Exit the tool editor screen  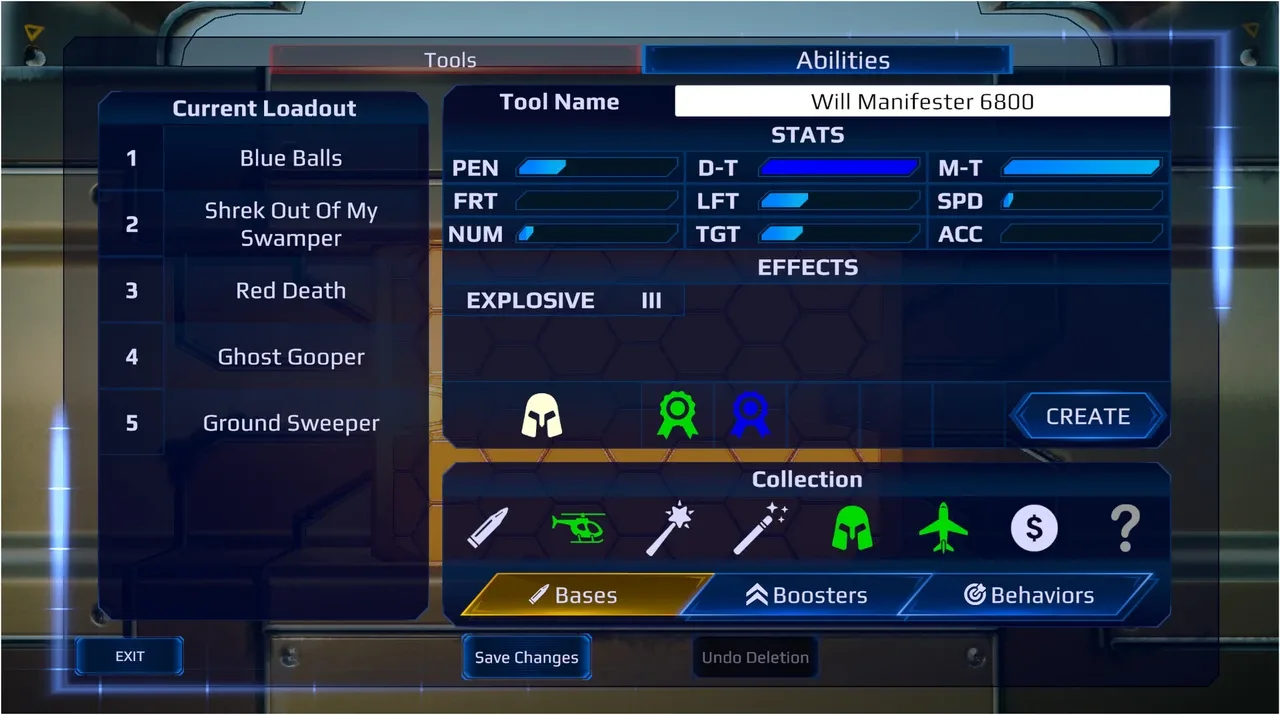click(x=130, y=656)
